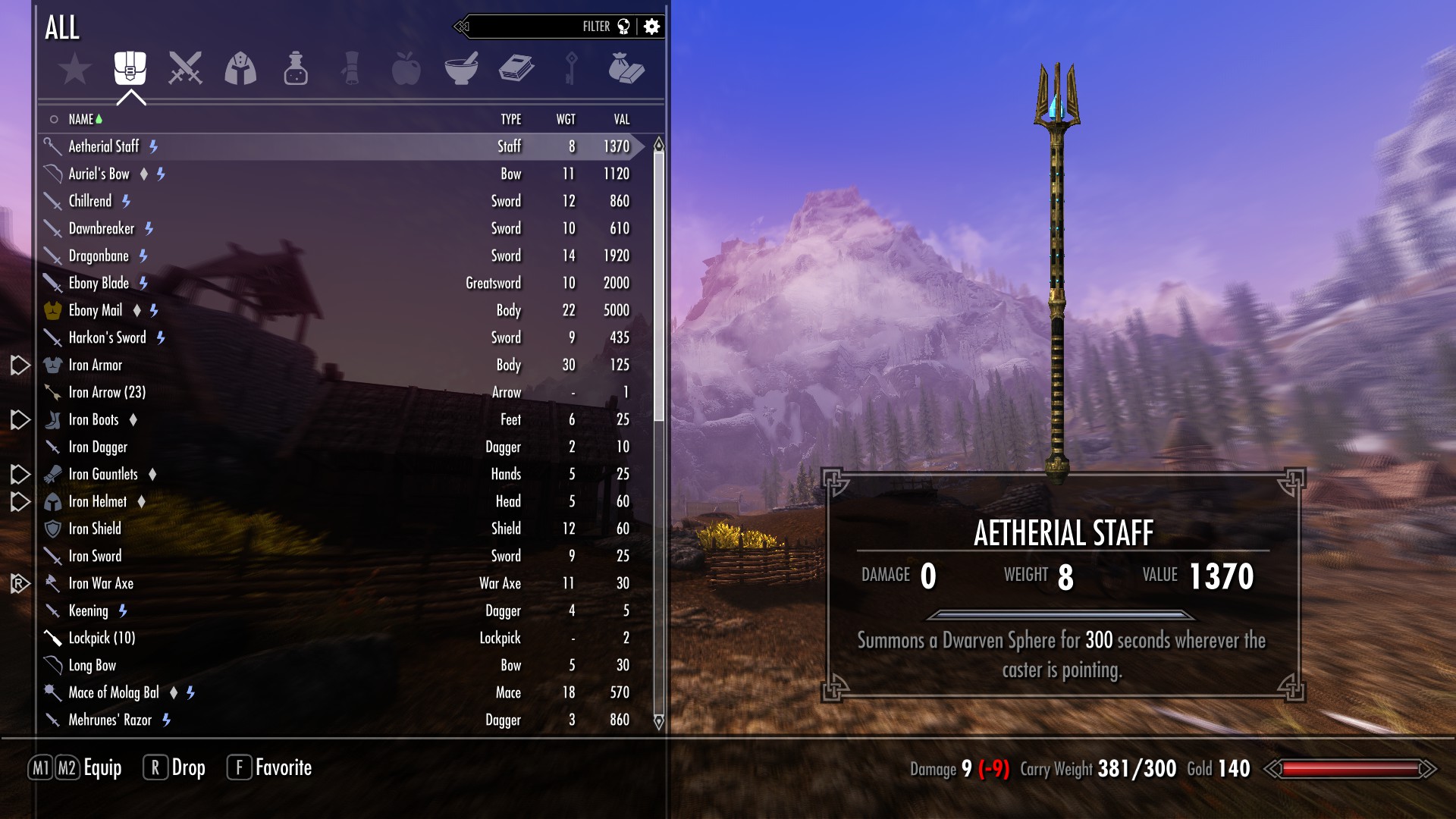
Task: Sort items by weight column
Action: click(566, 120)
